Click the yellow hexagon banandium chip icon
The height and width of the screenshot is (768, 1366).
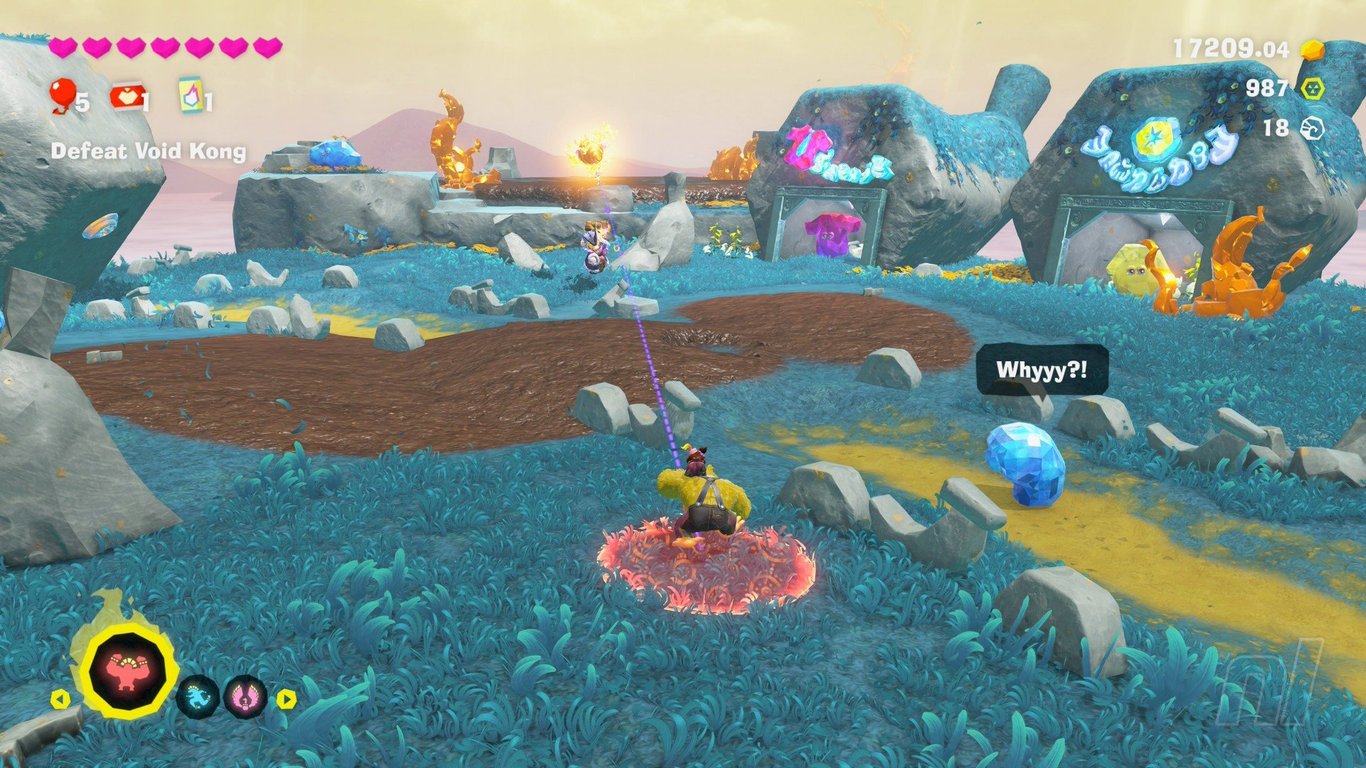tap(1311, 88)
